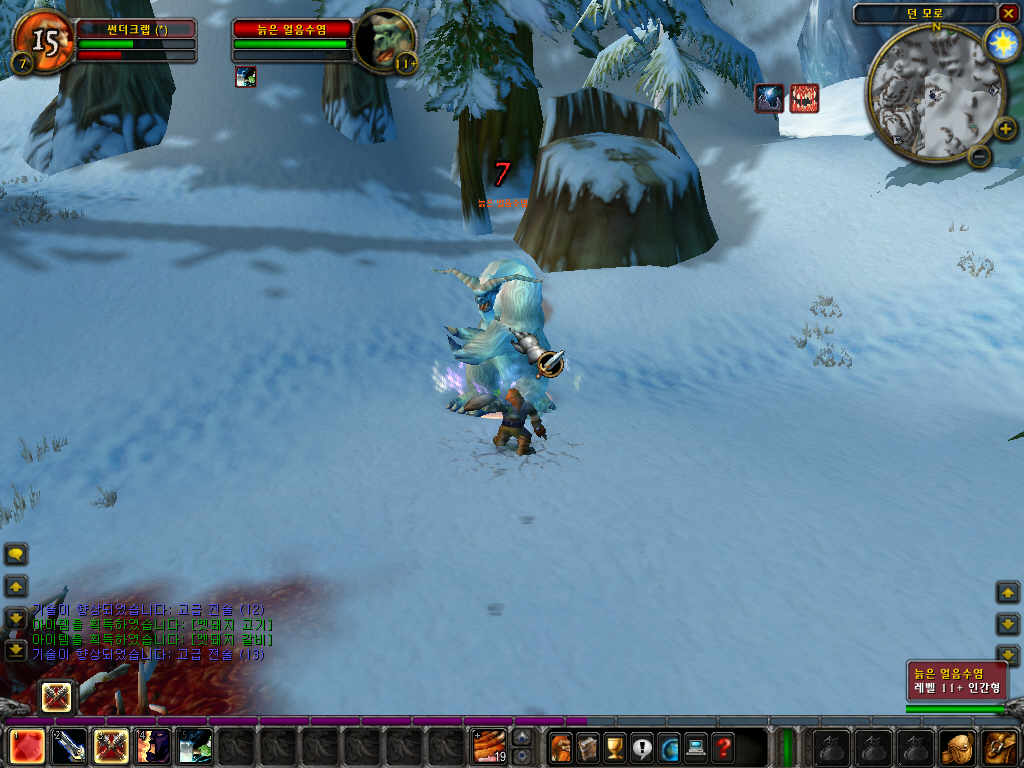Open the chat speech bubble menu
Screen dimensions: 1024x768
click(16, 554)
